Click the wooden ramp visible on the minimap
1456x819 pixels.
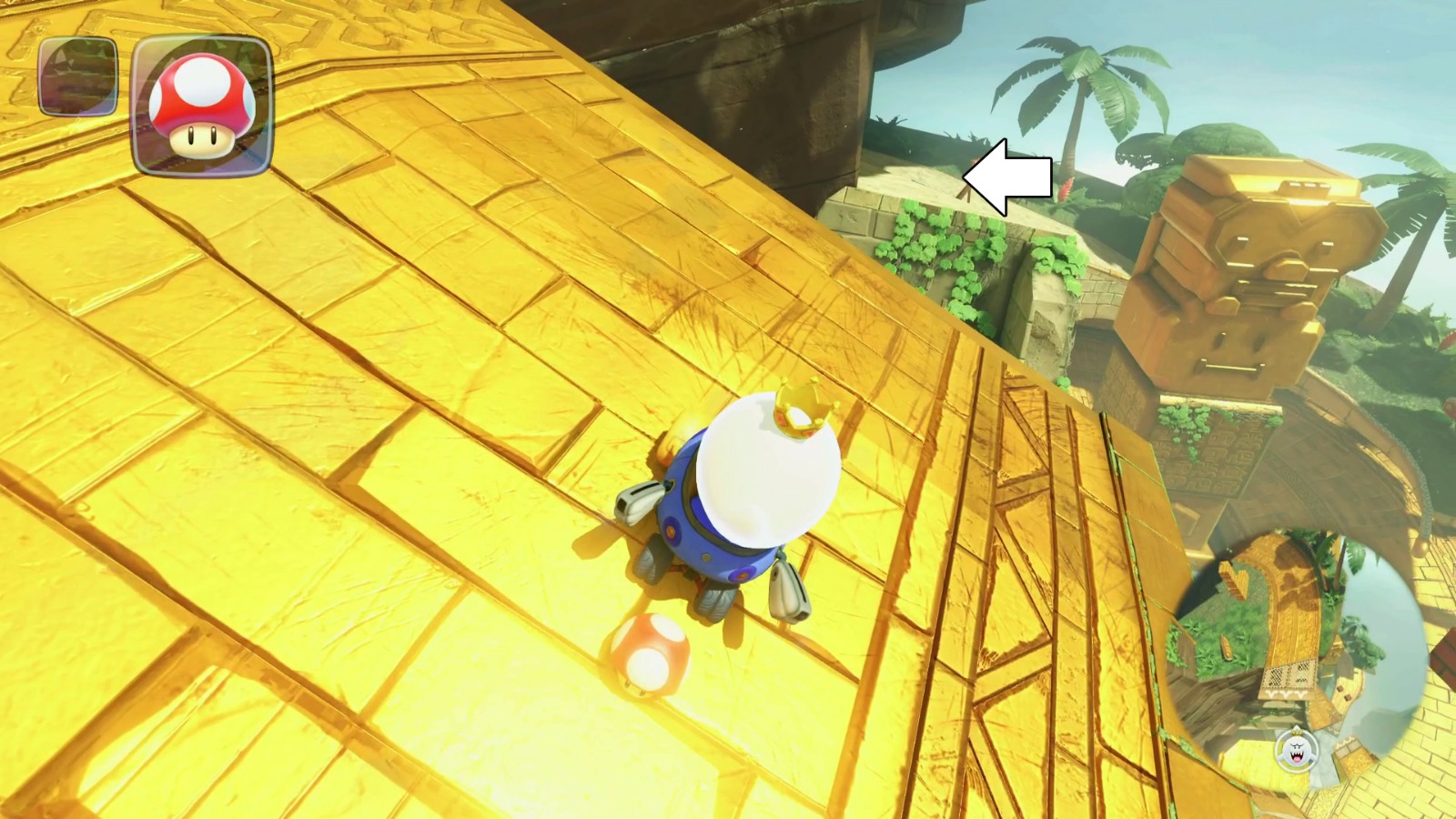click(1232, 578)
